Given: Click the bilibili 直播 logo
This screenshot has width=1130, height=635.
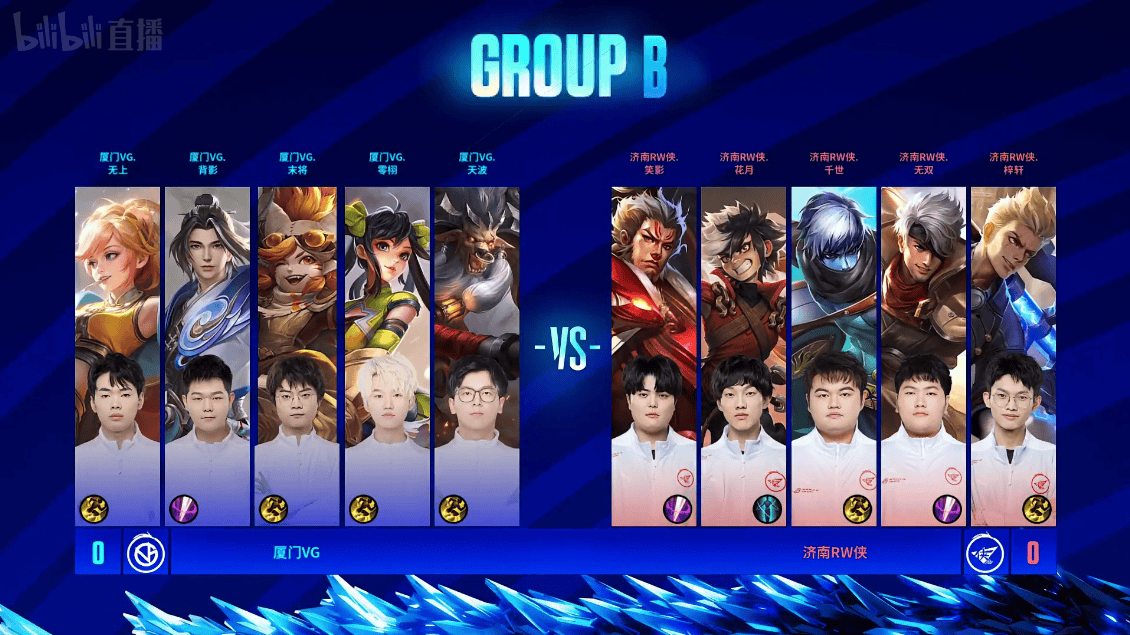Looking at the screenshot, I should 87,37.
